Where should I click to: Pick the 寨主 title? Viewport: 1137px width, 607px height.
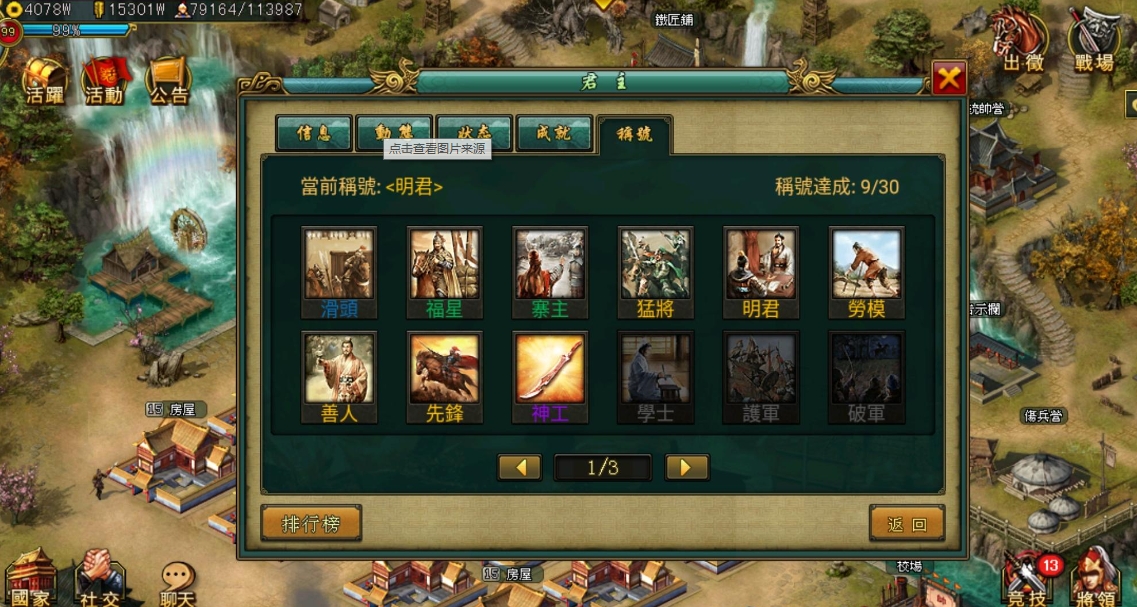pyautogui.click(x=550, y=264)
